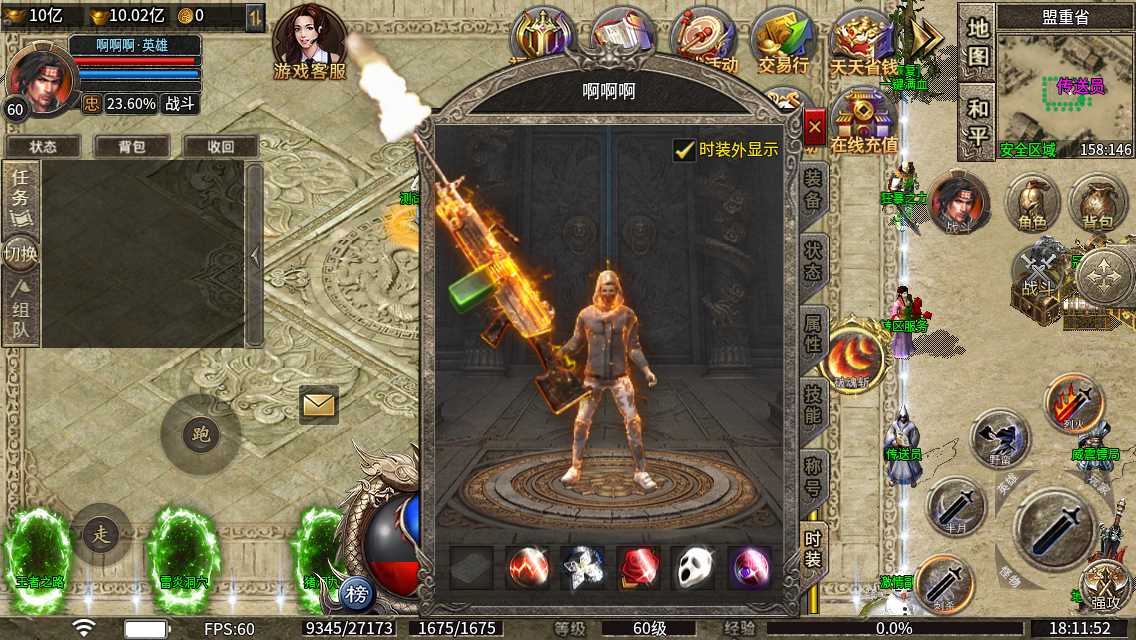1136x640 pixels.
Task: Activate the 烈火 flaming sword skill
Action: click(x=1074, y=402)
